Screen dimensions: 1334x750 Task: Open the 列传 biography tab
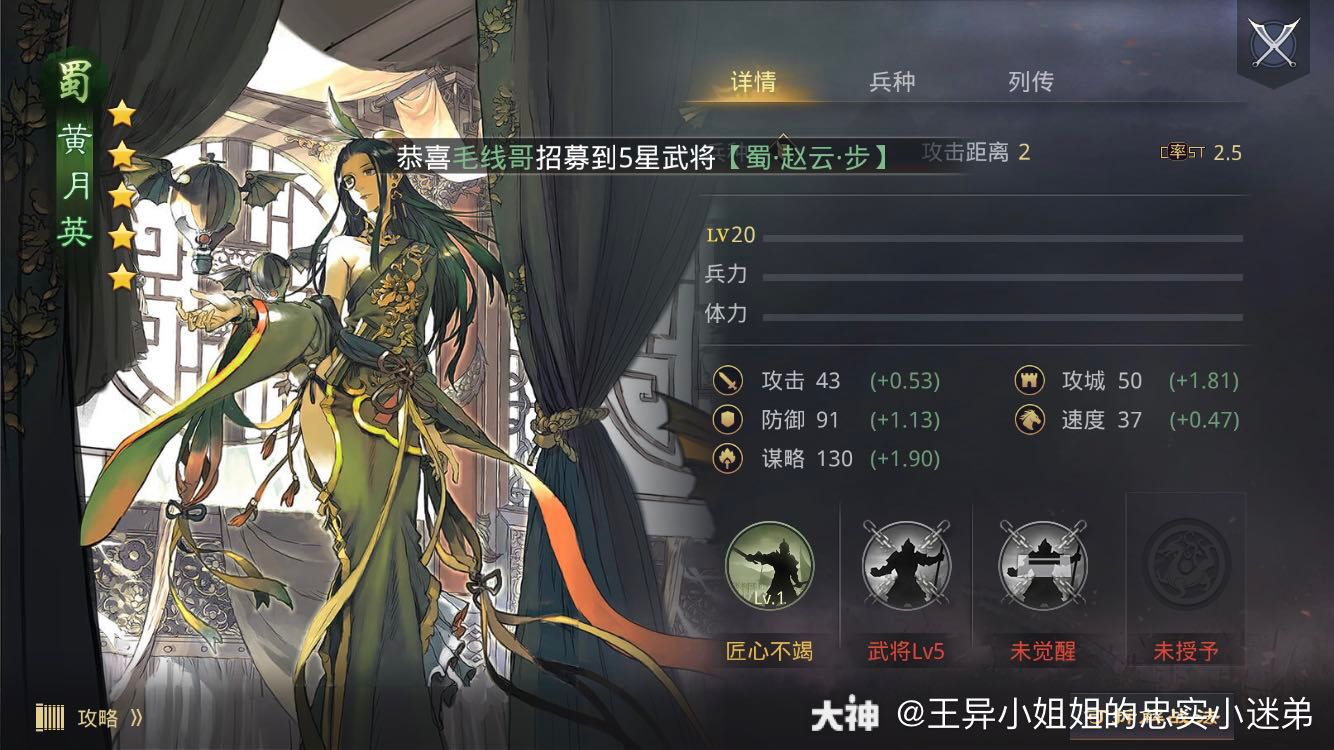click(1032, 82)
